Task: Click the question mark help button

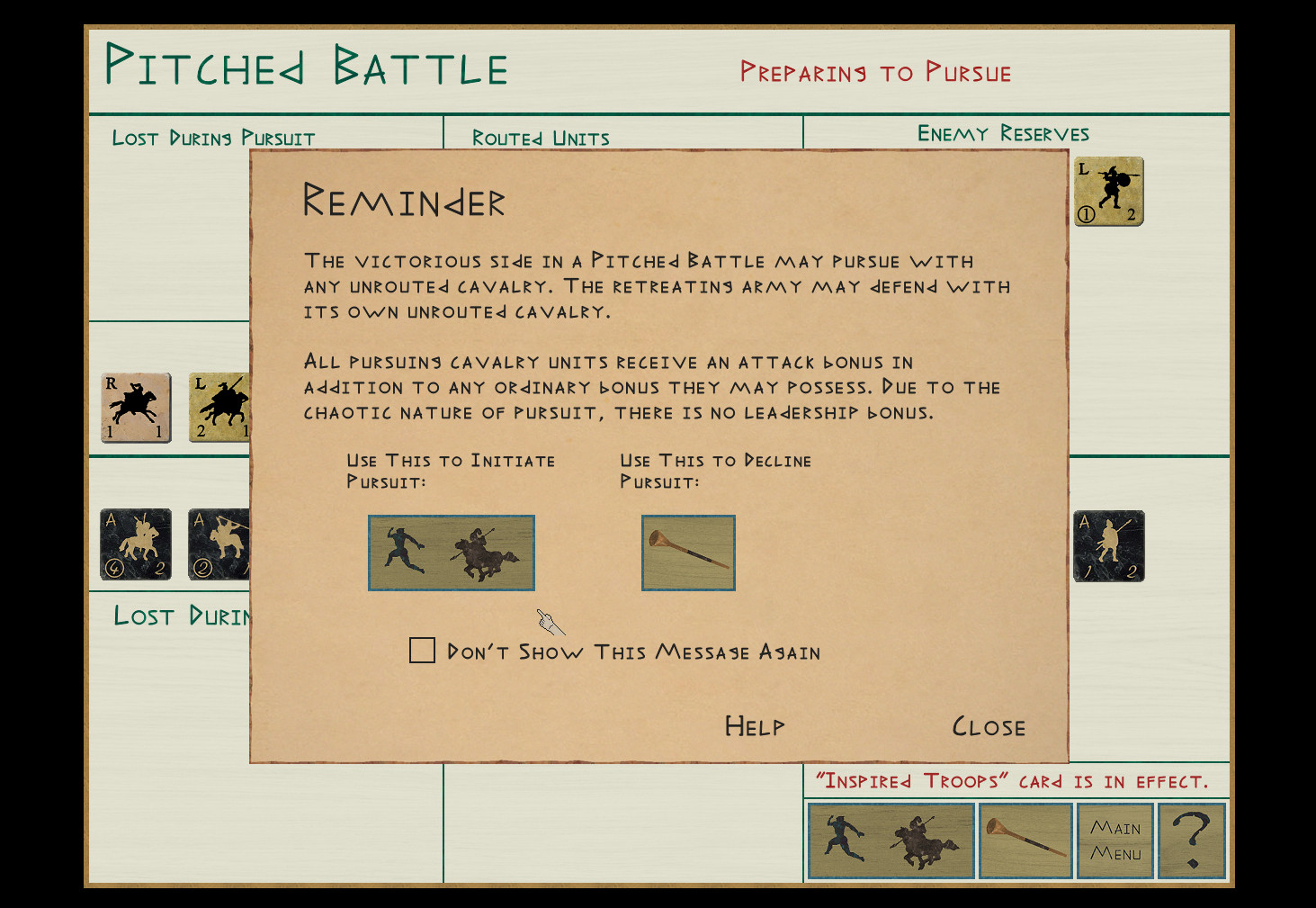Action: point(1192,841)
